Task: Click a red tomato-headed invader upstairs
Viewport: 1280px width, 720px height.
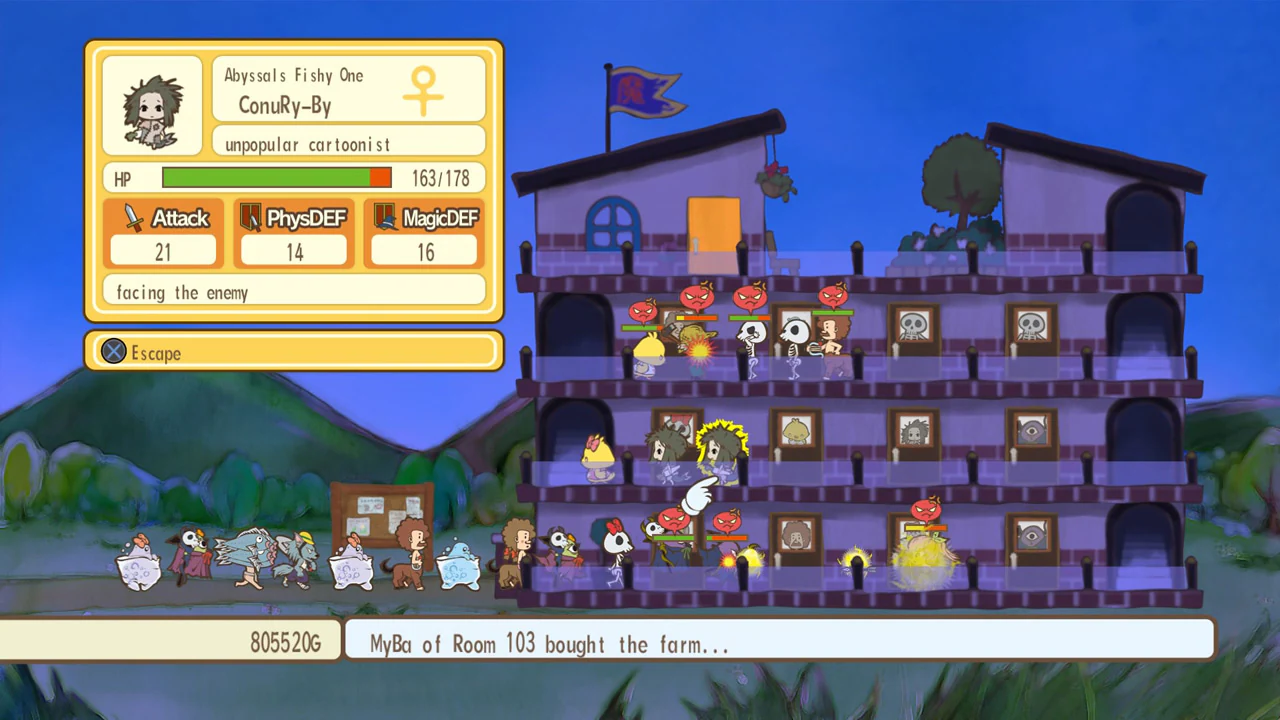Action: 697,296
